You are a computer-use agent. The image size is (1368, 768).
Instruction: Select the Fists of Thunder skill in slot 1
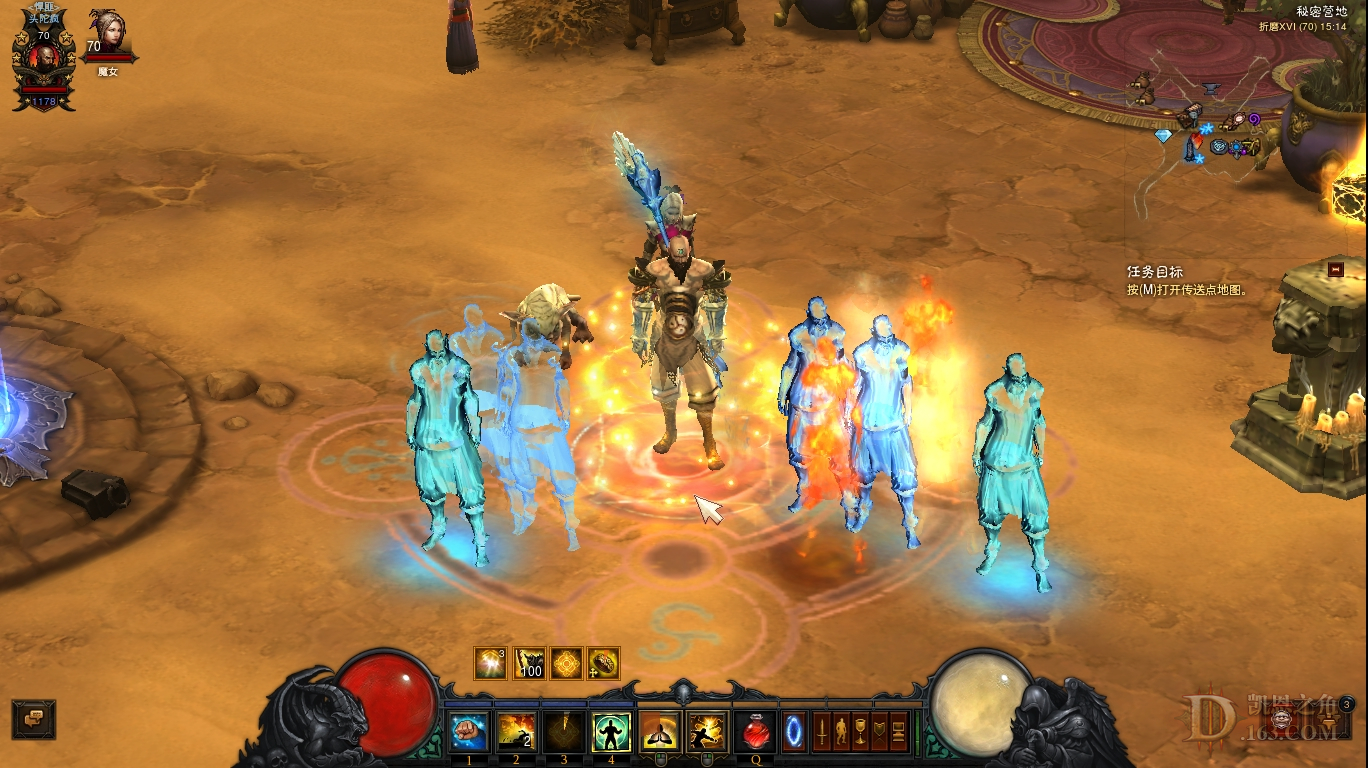click(x=470, y=731)
